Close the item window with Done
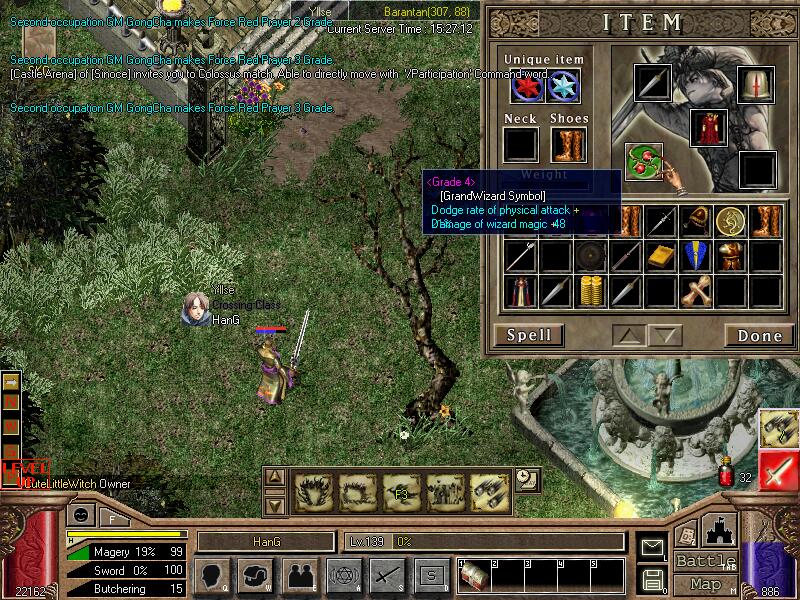The width and height of the screenshot is (800, 600). (759, 335)
